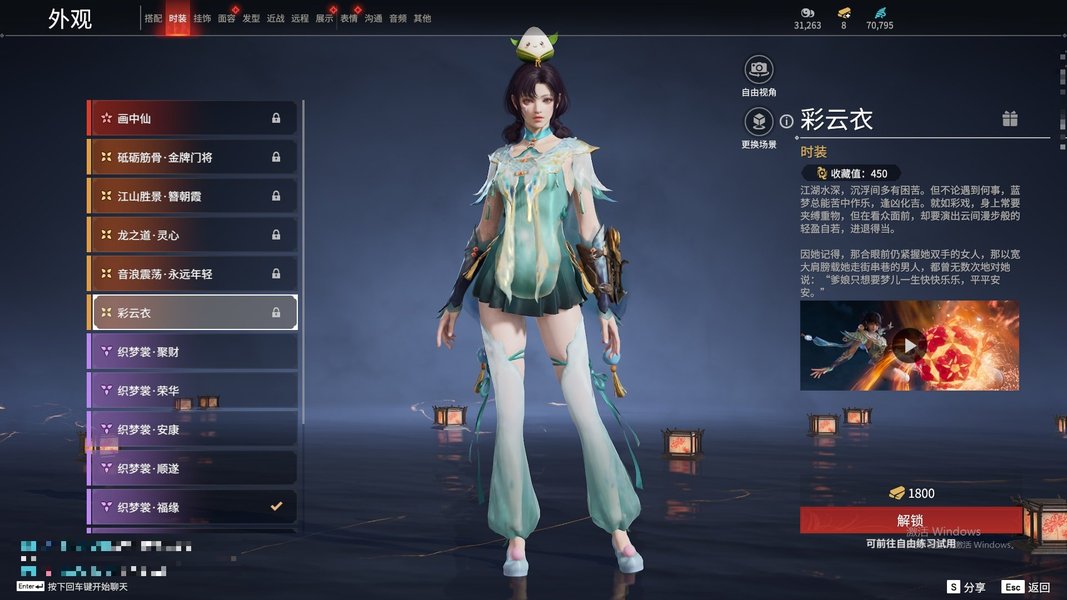1067x600 pixels.
Task: Go to the 发型 hairstyle tab
Action: point(251,19)
